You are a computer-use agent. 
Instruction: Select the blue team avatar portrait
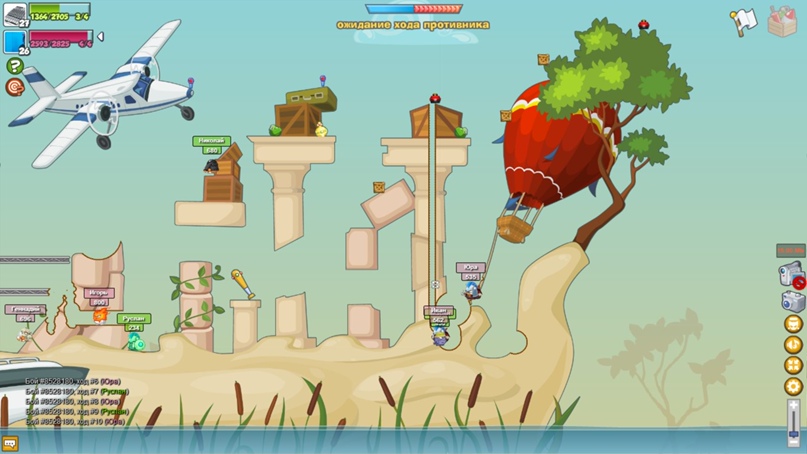tap(15, 41)
